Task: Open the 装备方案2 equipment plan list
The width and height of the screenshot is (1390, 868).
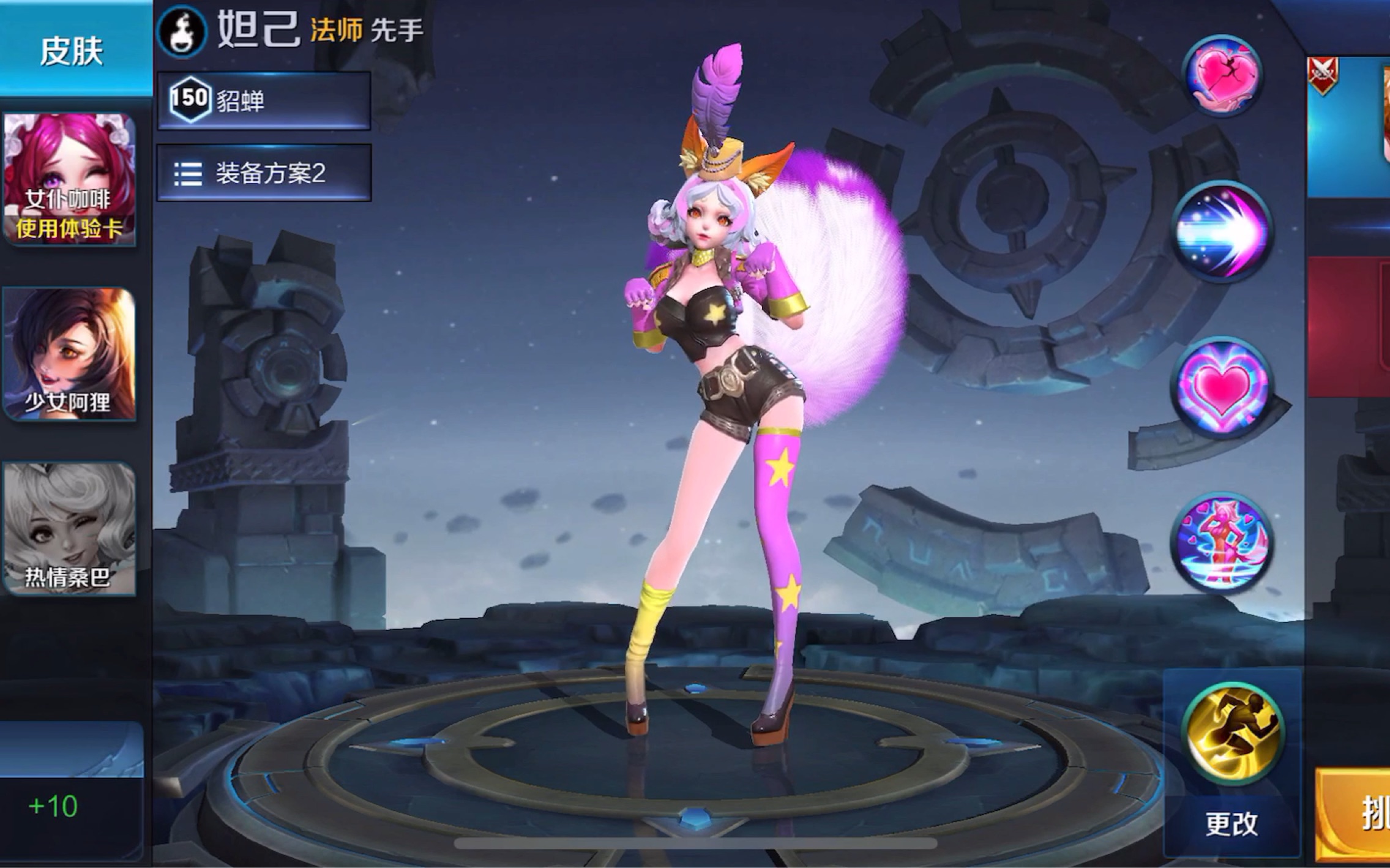Action: click(x=264, y=173)
